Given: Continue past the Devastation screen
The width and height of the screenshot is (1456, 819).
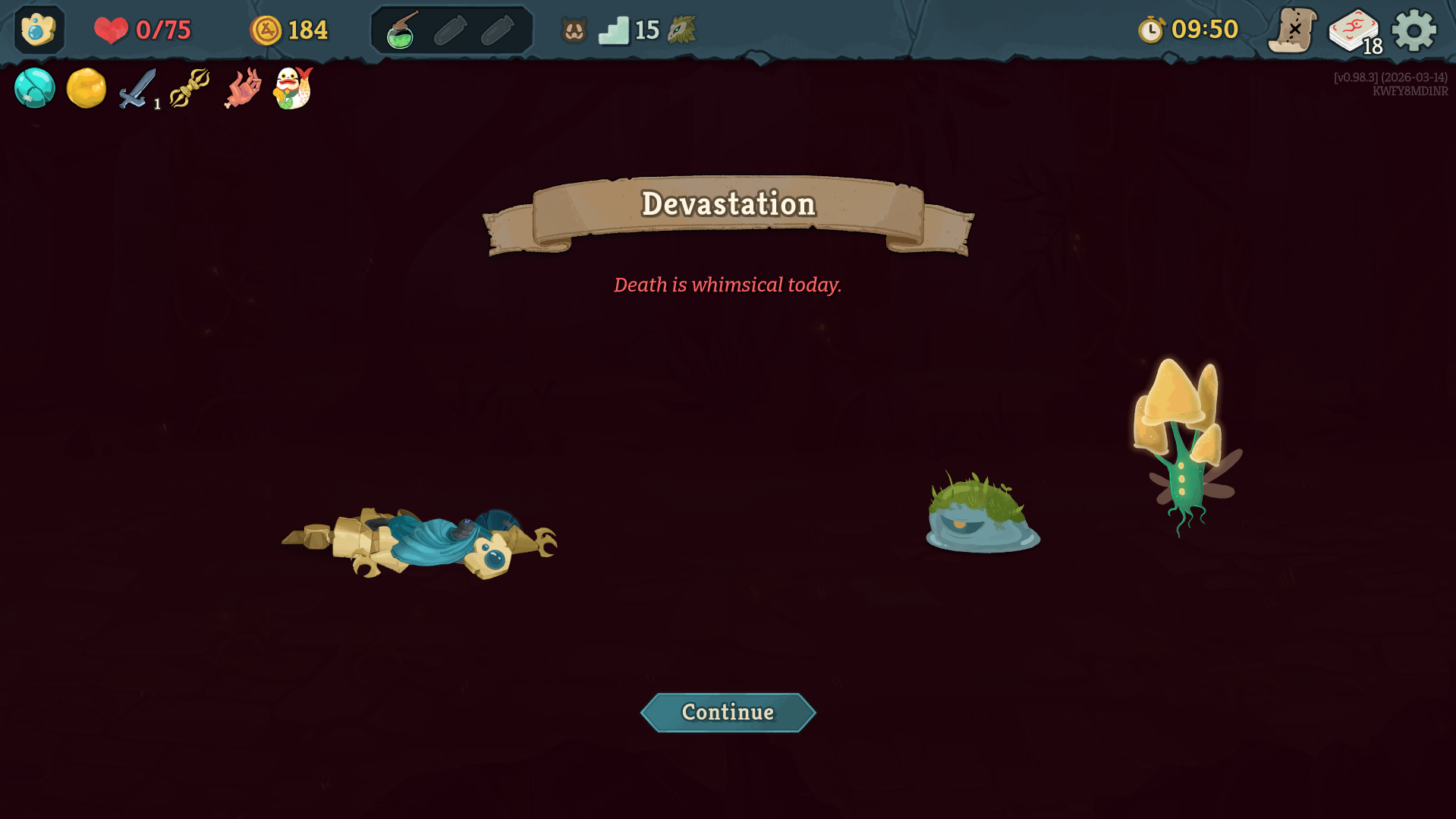Looking at the screenshot, I should tap(728, 712).
